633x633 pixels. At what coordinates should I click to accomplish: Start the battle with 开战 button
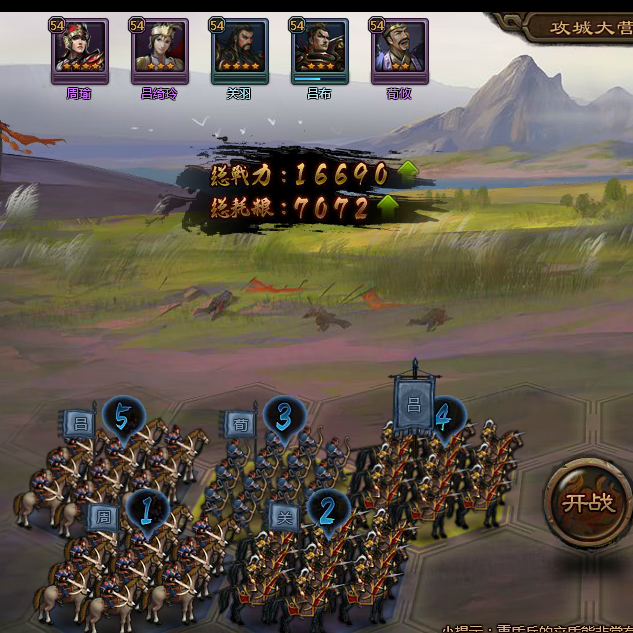click(588, 502)
